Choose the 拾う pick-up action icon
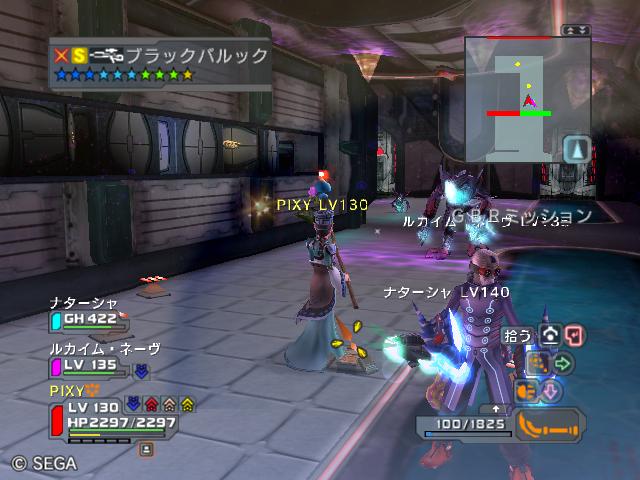This screenshot has width=640, height=480. [550, 336]
